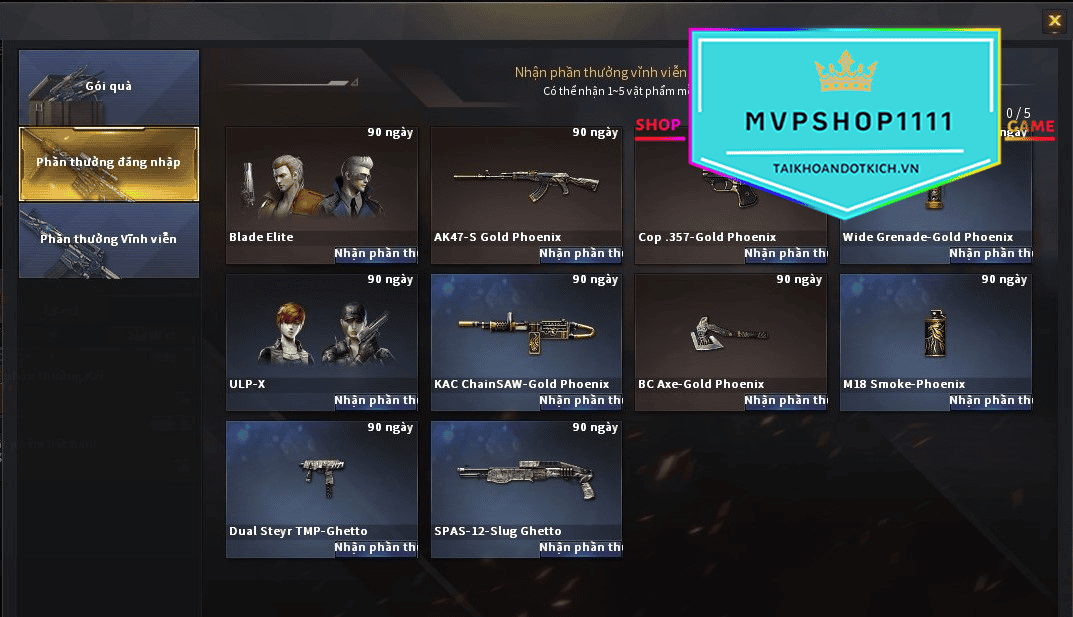Viewport: 1073px width, 617px height.
Task: Open the Gói quà tab
Action: (x=109, y=87)
